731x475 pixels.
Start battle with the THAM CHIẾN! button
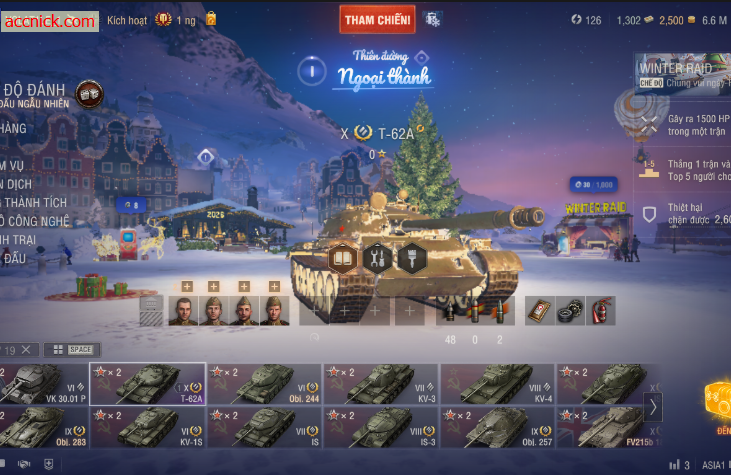(377, 19)
